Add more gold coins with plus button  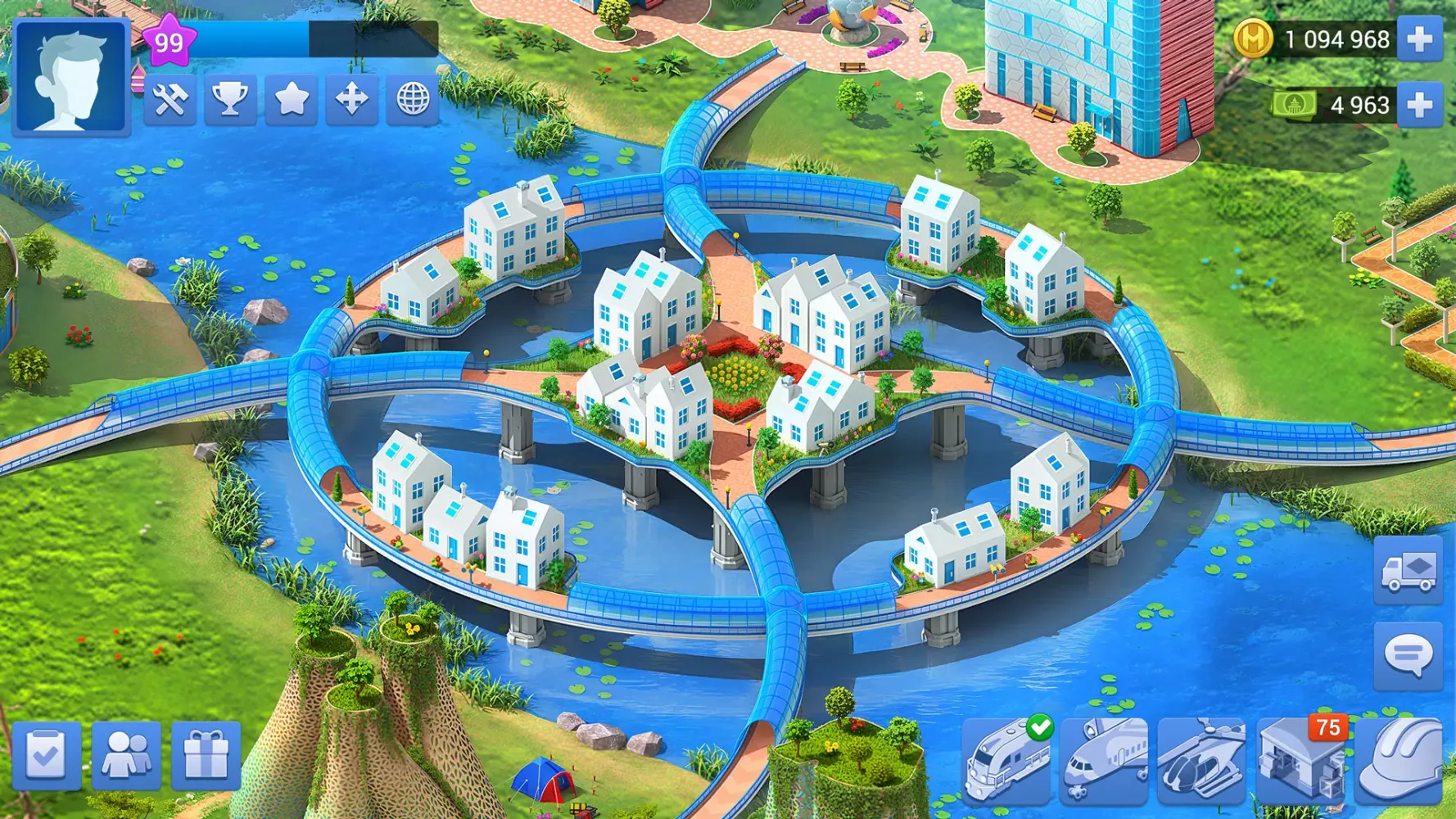pos(1419,39)
